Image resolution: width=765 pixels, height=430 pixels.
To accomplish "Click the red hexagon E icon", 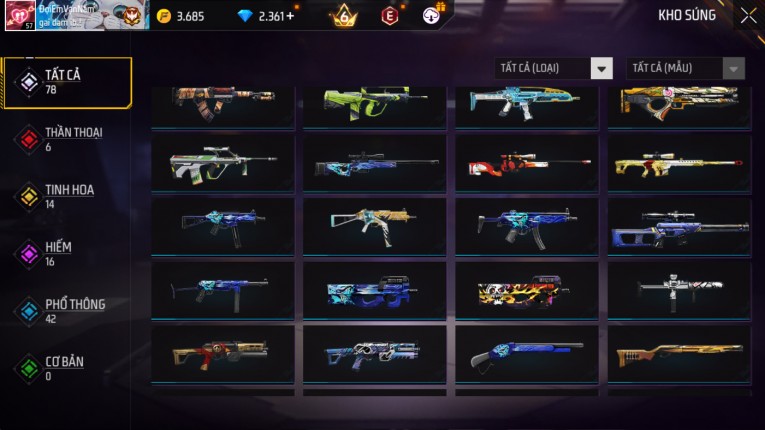I will point(390,15).
